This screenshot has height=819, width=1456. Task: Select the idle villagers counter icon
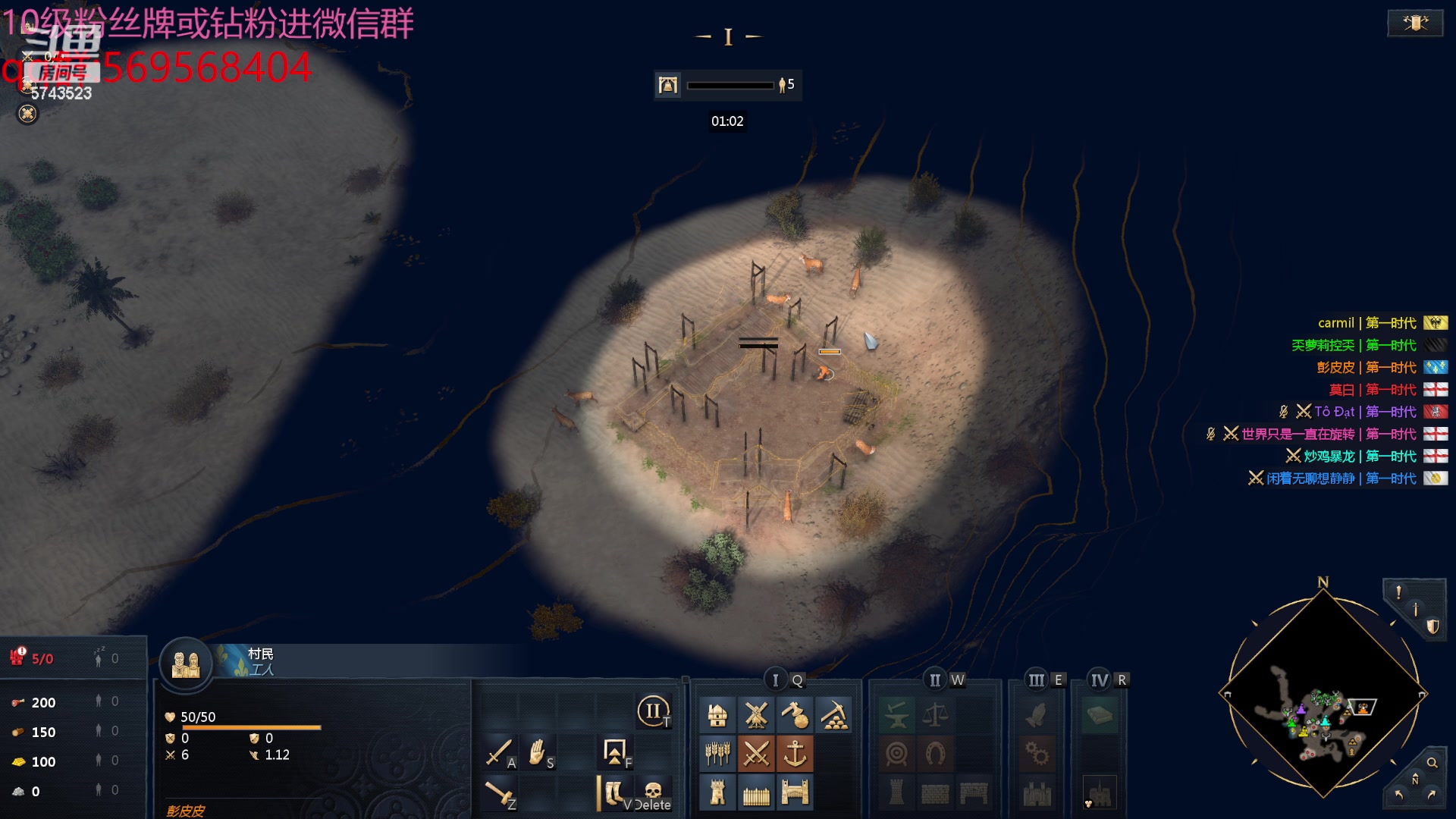point(99,659)
